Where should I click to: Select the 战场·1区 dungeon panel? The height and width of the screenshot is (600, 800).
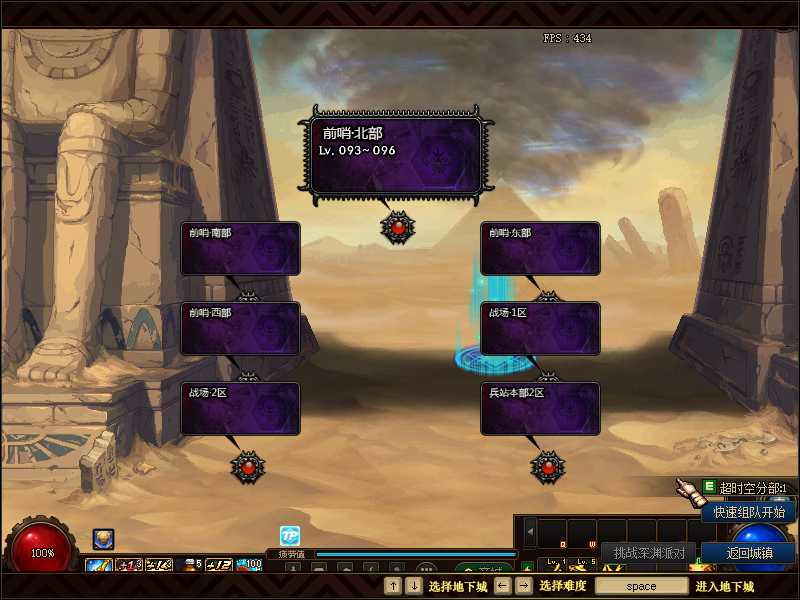[540, 328]
